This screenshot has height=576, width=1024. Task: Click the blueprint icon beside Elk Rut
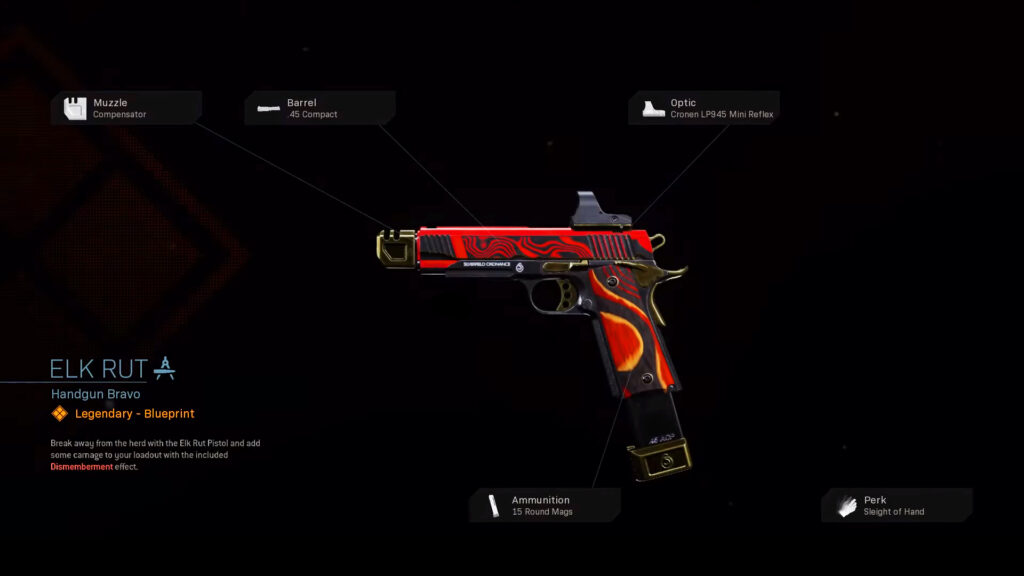point(165,368)
